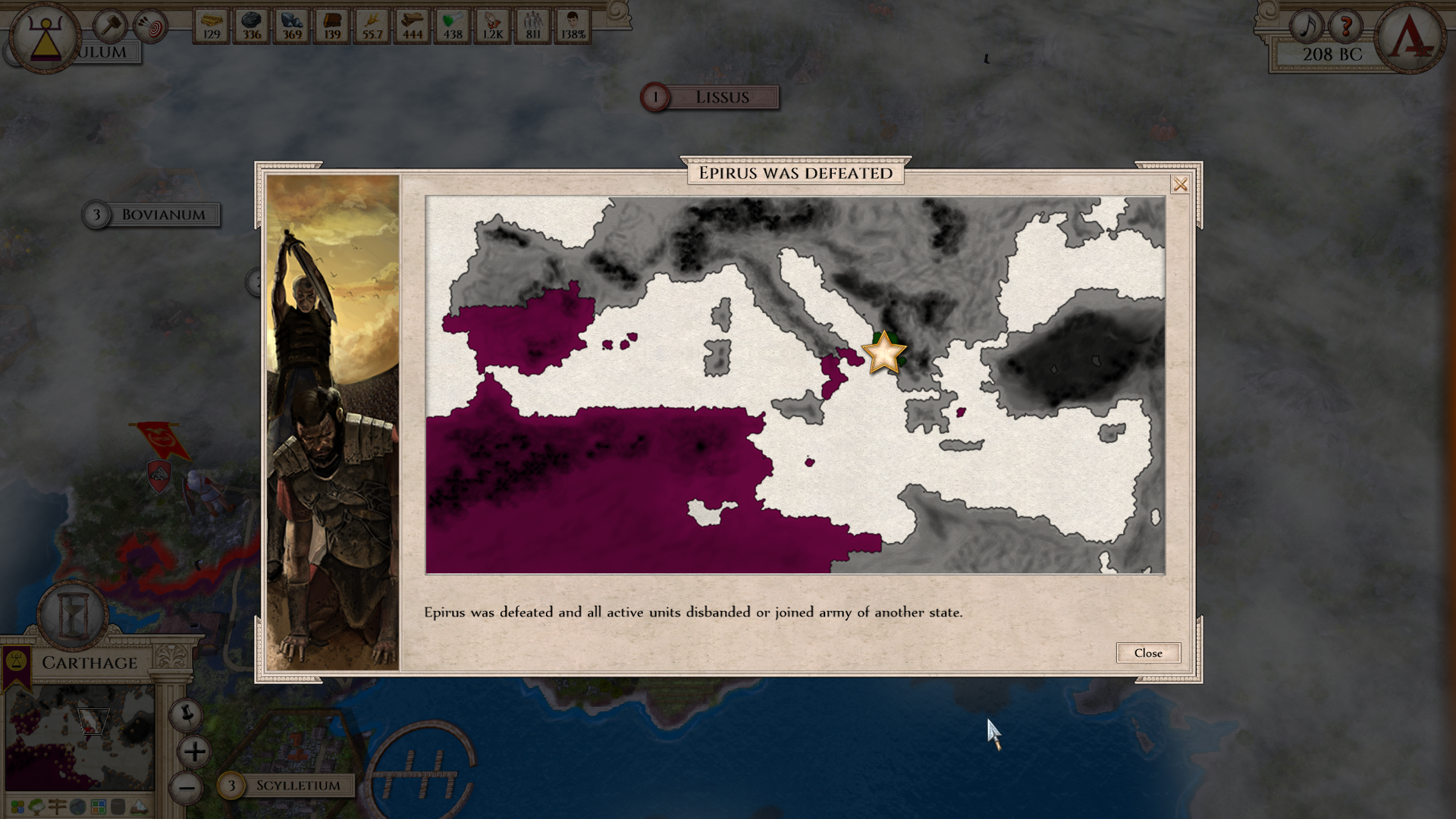Viewport: 1456px width, 819px height.
Task: Zoom in with the plus button
Action: [194, 752]
